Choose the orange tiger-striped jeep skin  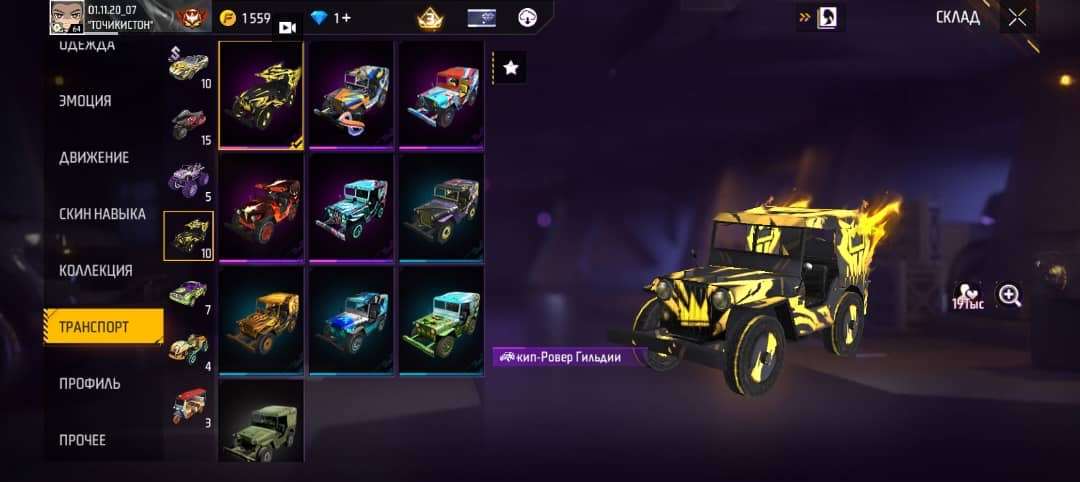point(261,320)
